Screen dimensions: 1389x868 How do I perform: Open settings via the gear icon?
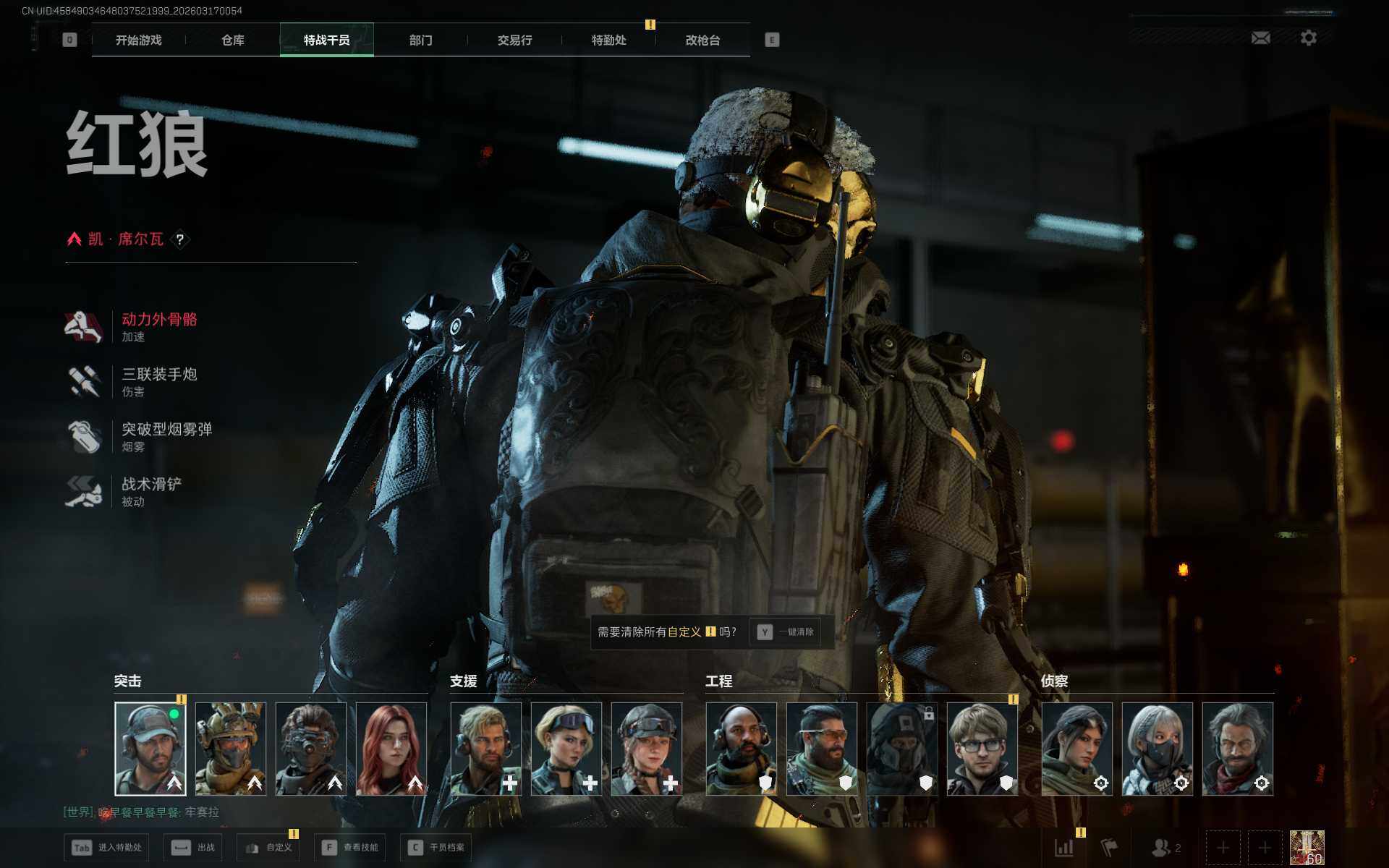1308,38
